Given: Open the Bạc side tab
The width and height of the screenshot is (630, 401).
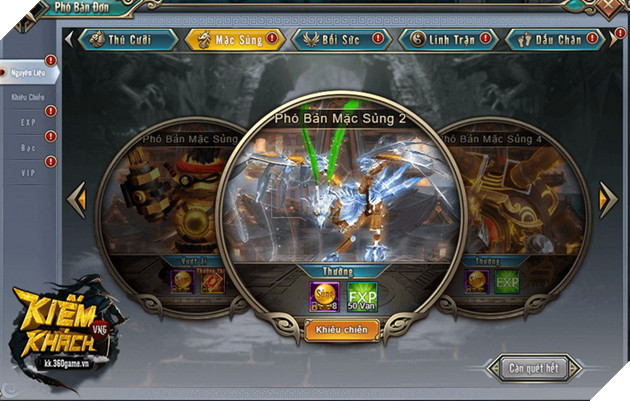Looking at the screenshot, I should [x=27, y=148].
